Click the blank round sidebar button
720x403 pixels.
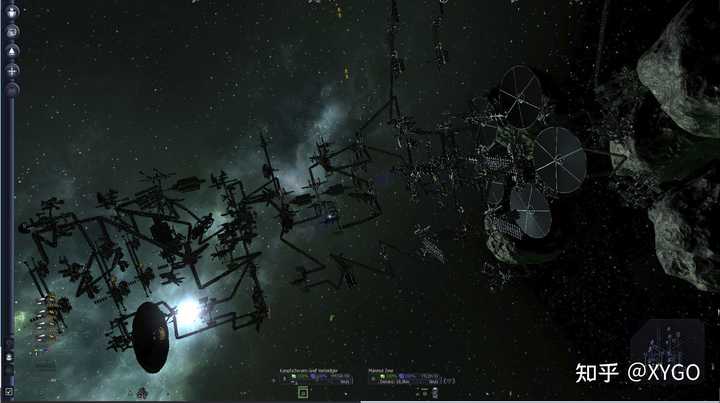12,90
